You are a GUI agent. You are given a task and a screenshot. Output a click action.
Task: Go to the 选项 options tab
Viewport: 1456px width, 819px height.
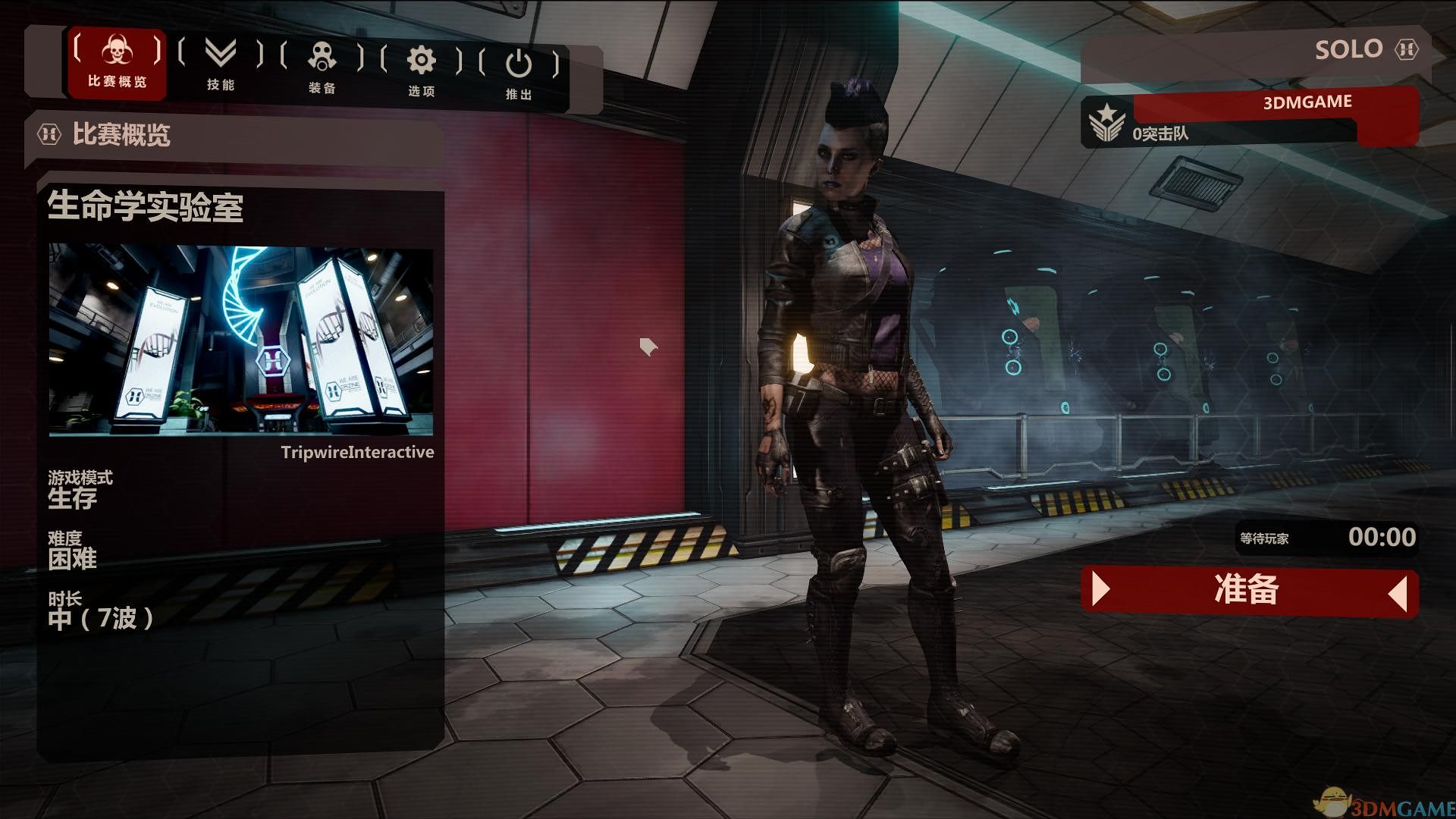421,71
